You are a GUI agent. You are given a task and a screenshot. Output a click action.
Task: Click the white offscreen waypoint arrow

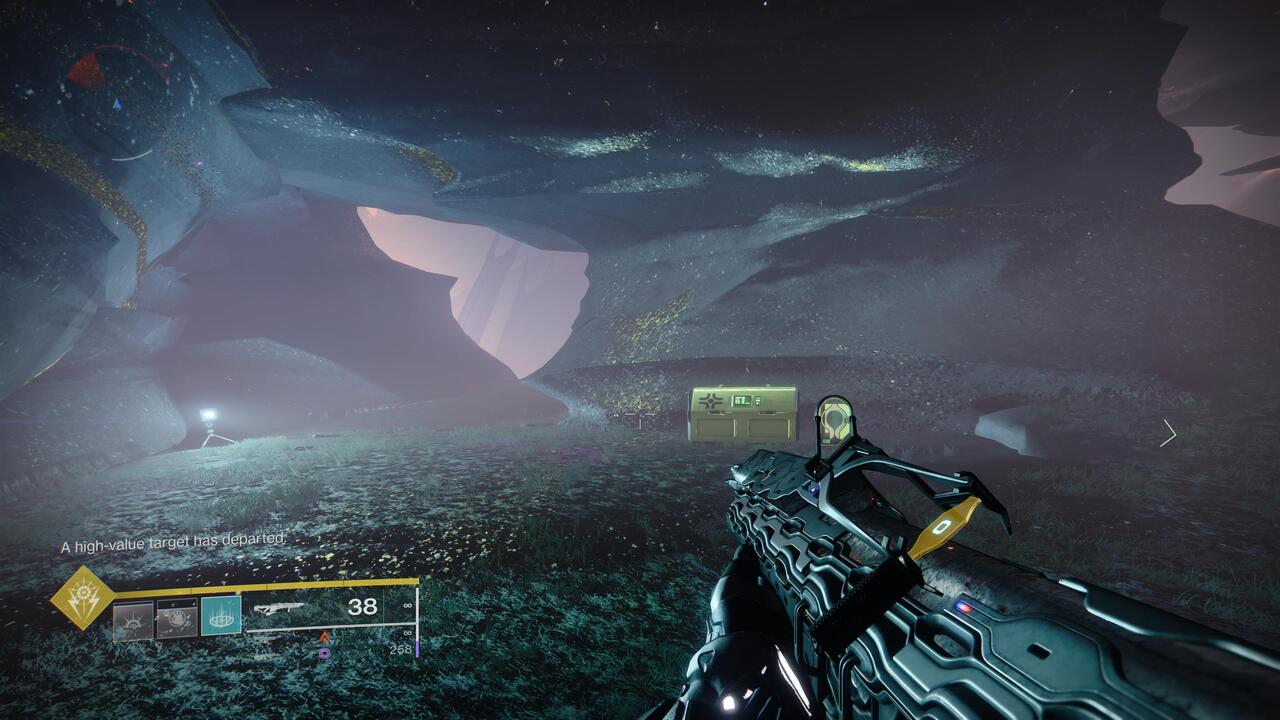1168,433
